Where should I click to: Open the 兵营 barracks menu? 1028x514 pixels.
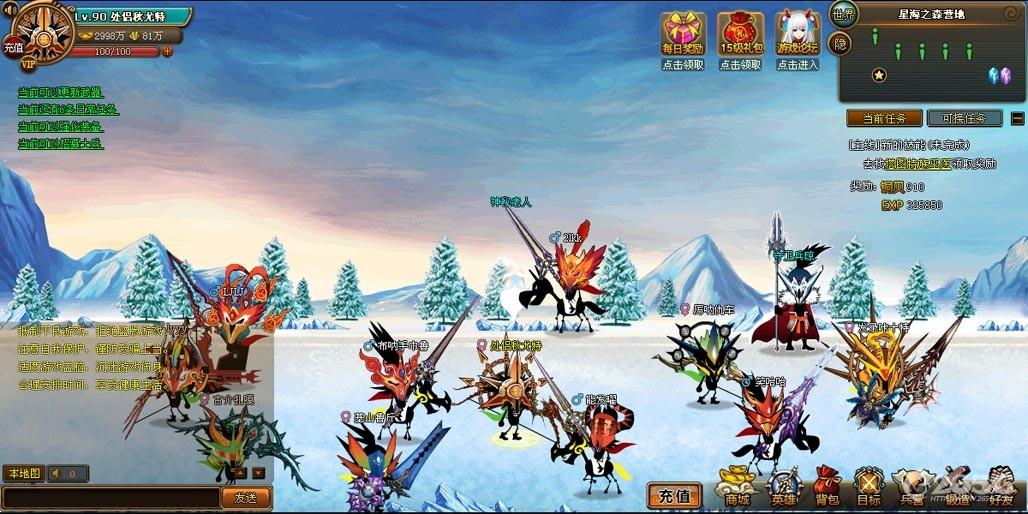pos(911,487)
